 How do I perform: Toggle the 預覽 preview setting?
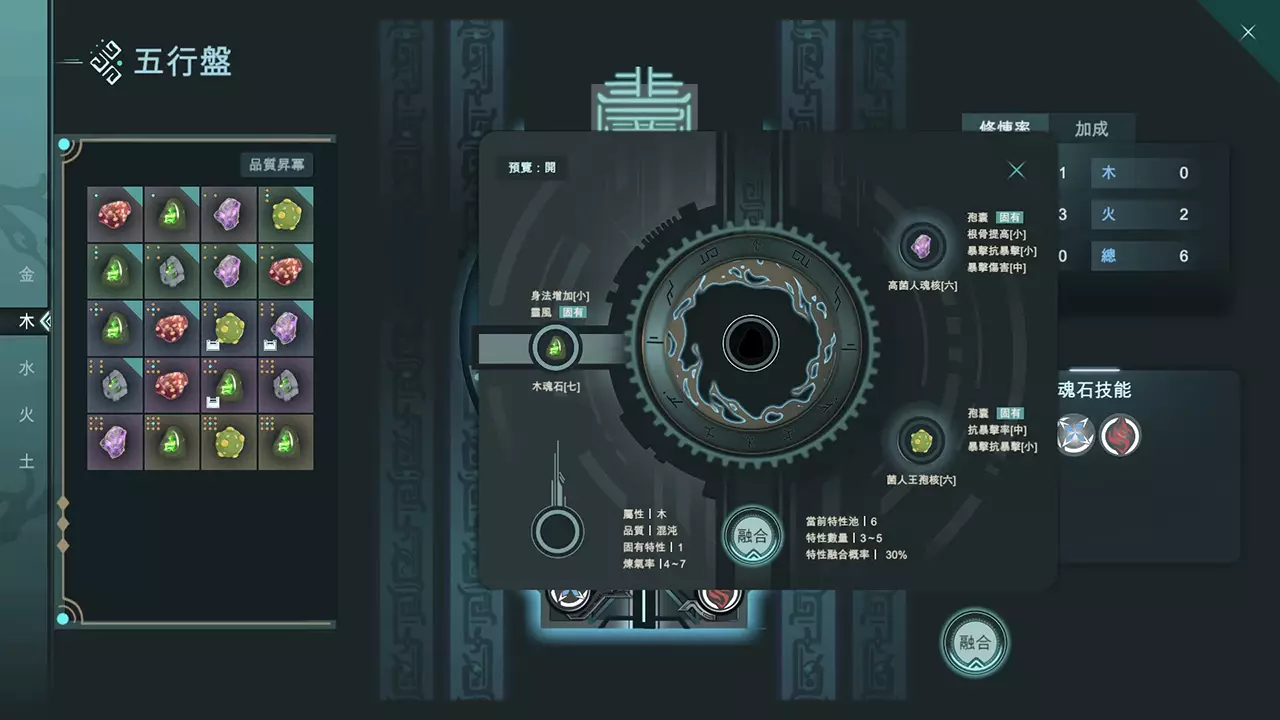pyautogui.click(x=532, y=167)
